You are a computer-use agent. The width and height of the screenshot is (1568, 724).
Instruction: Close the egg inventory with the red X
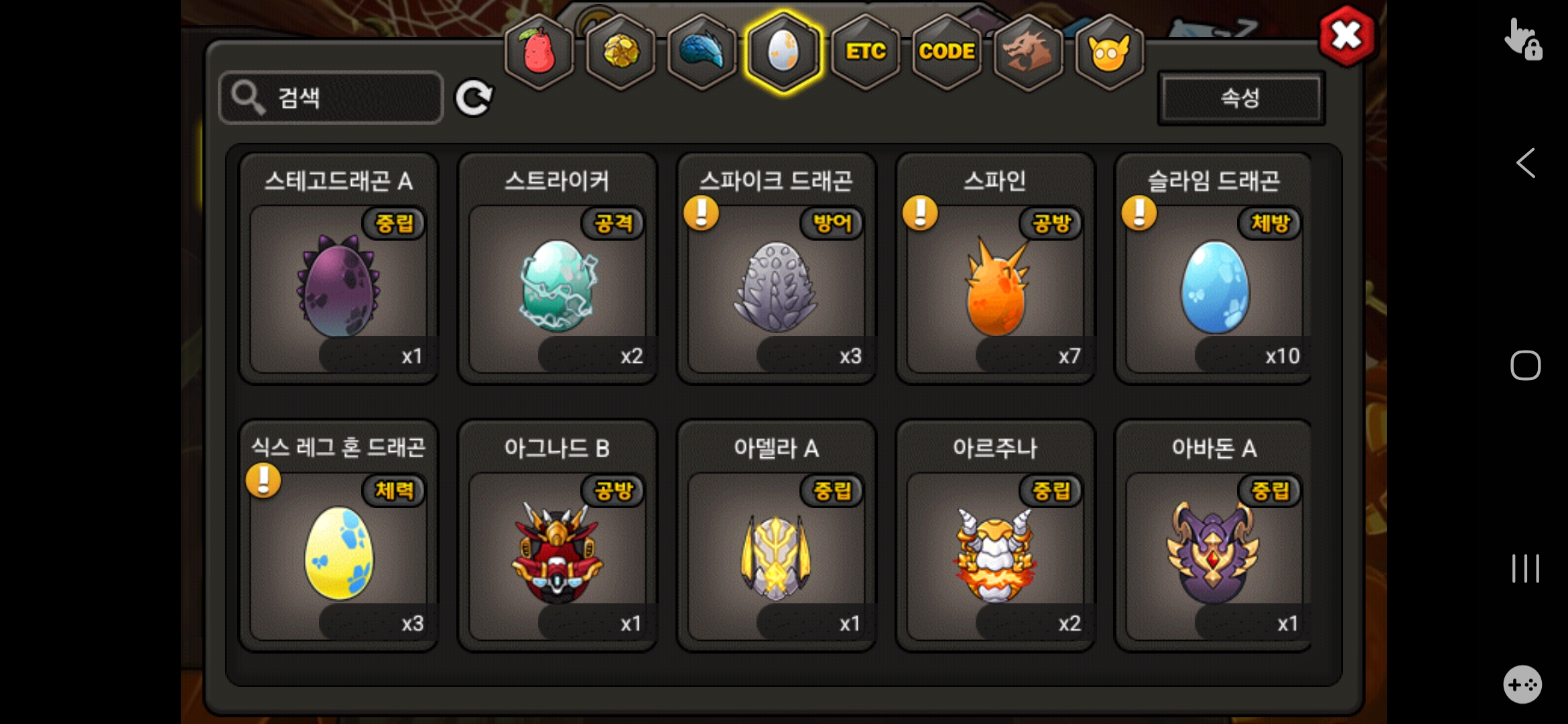pyautogui.click(x=1346, y=36)
